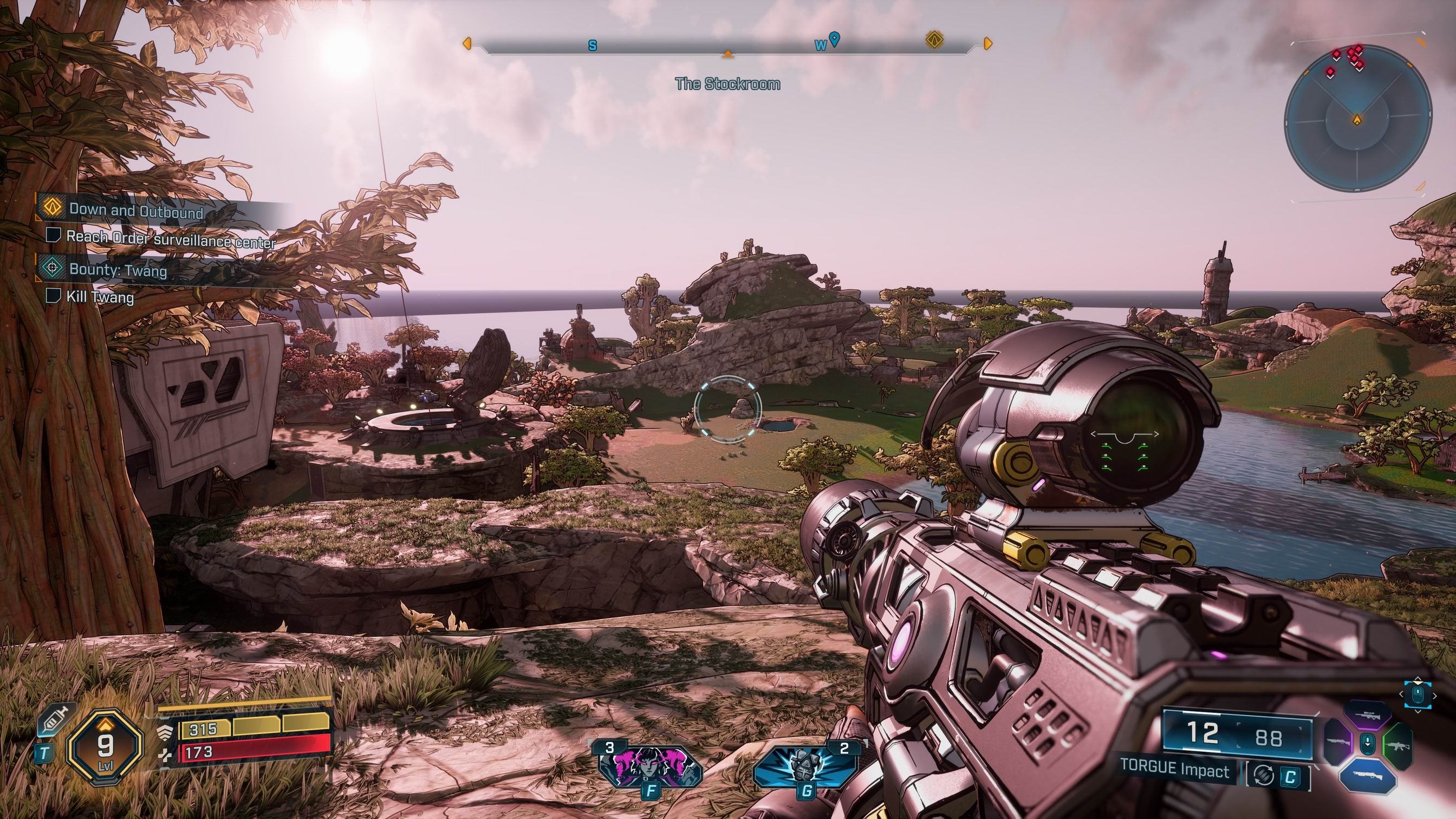Switch to the sniper rifle weapon slot
The image size is (1456, 819).
[1367, 717]
